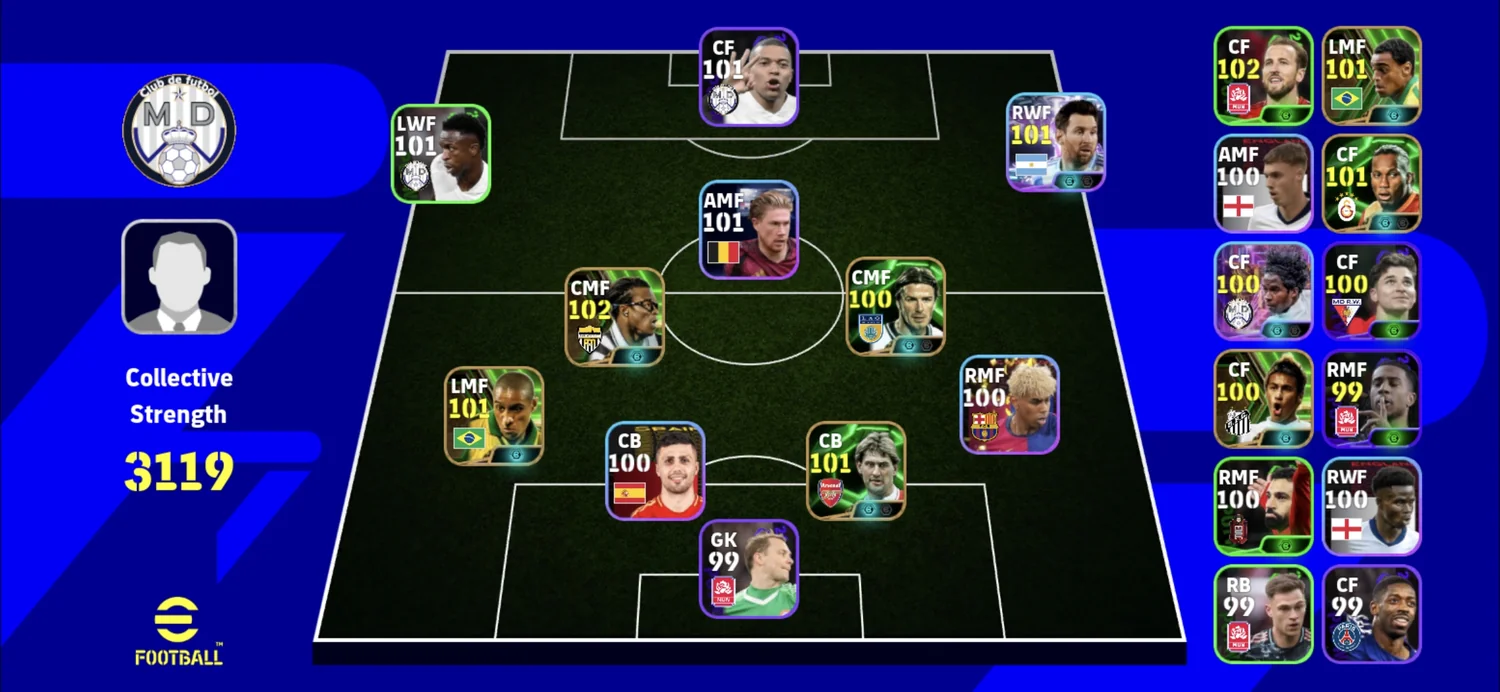Pick the CF 99 PSG substitute

pyautogui.click(x=1371, y=614)
